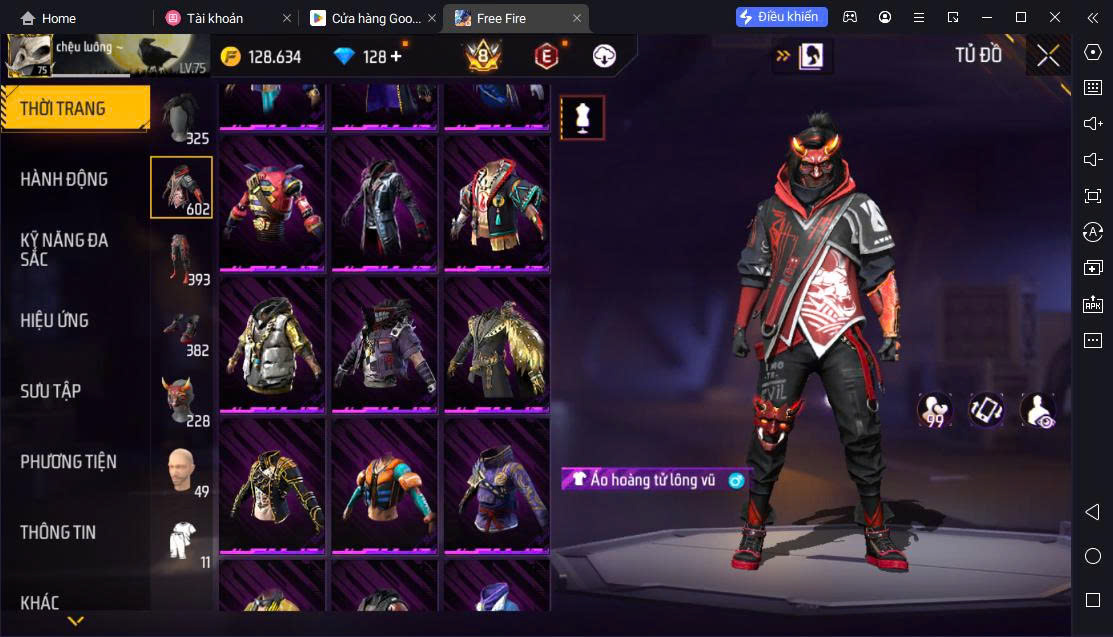
Task: Open the mannequin outfit preset icon
Action: click(582, 118)
